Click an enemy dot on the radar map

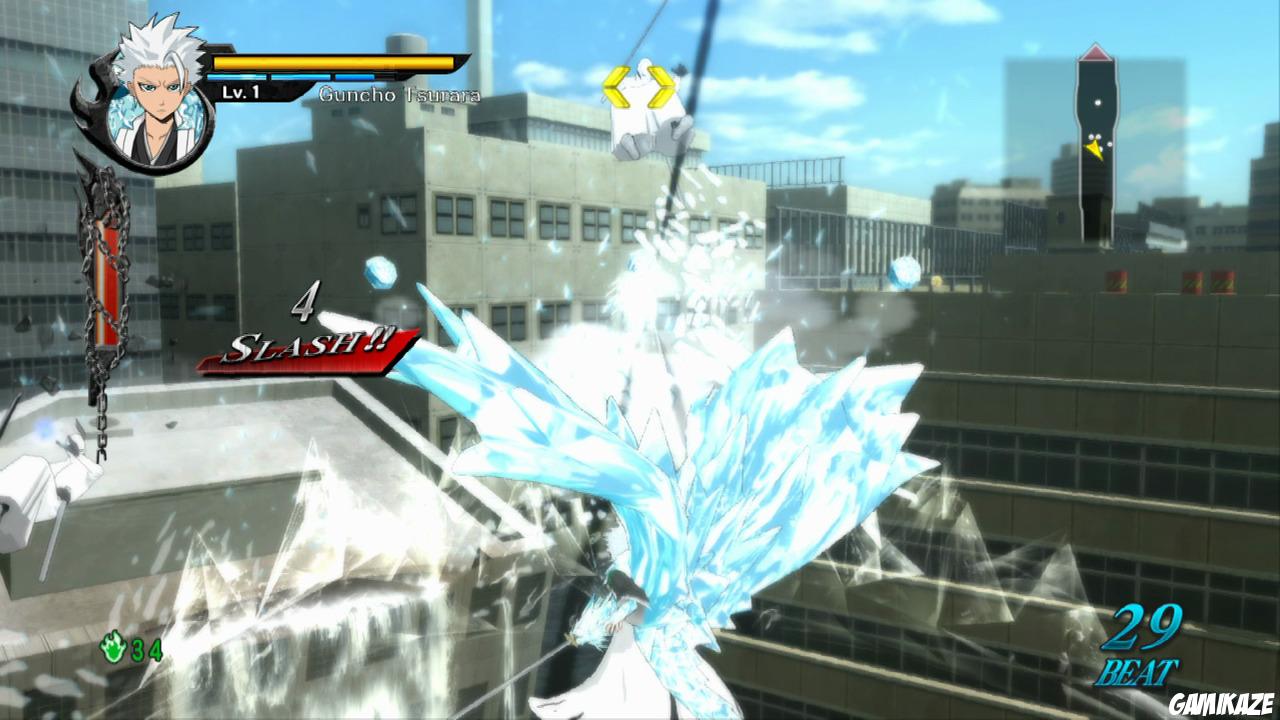tap(1099, 103)
